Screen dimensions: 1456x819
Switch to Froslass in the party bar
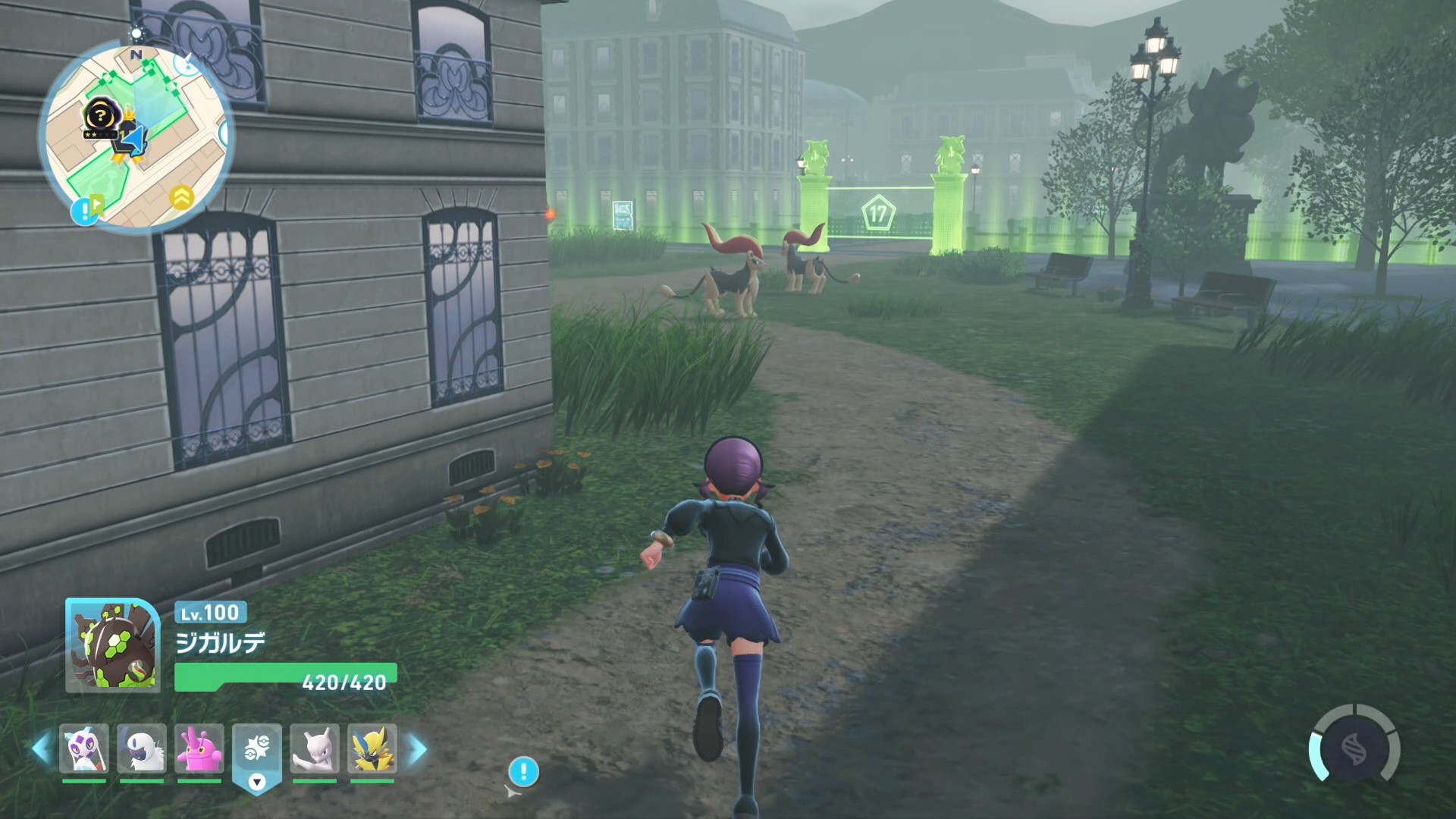pyautogui.click(x=84, y=748)
